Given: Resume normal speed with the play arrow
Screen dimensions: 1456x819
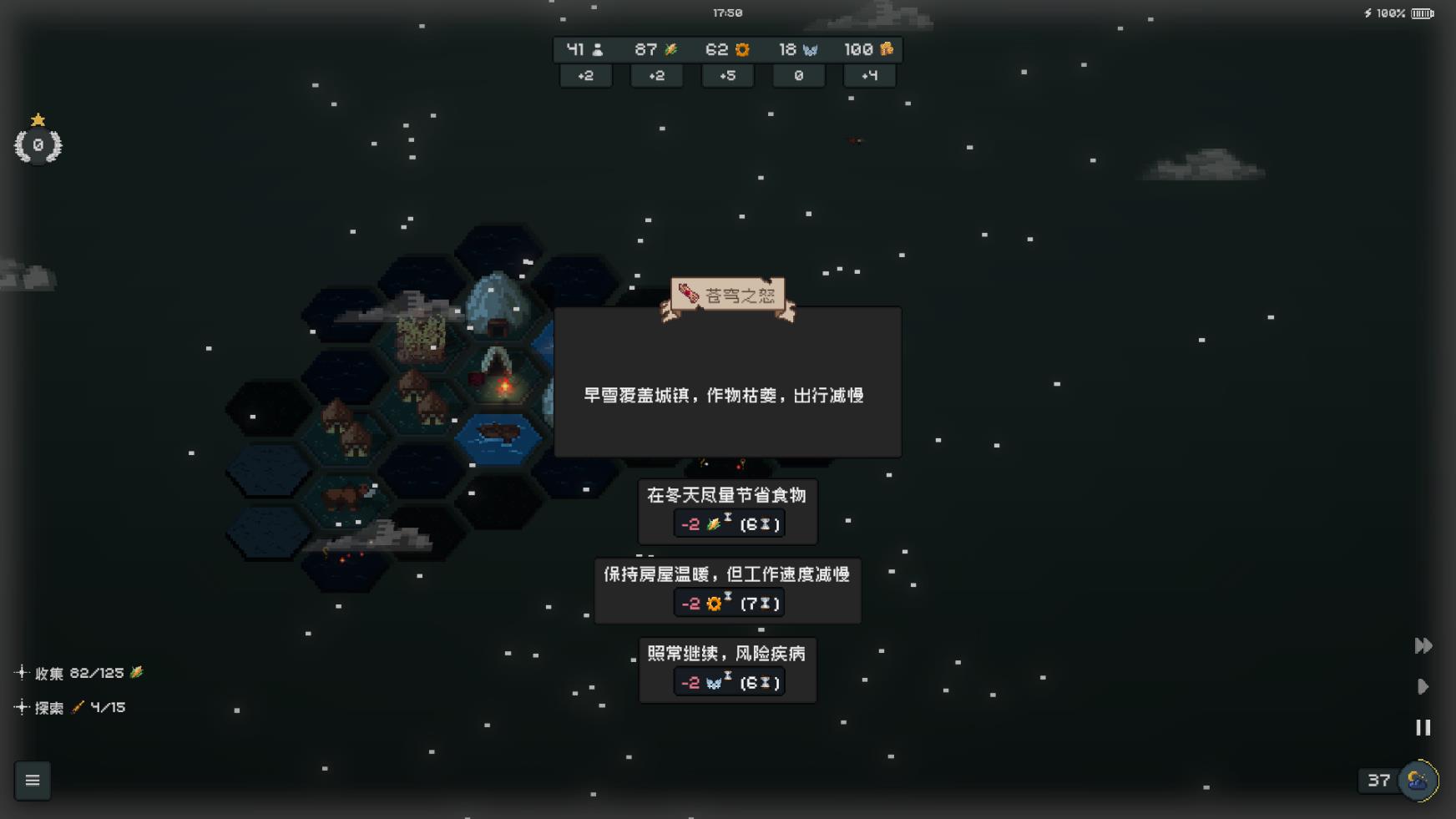Looking at the screenshot, I should (1423, 686).
